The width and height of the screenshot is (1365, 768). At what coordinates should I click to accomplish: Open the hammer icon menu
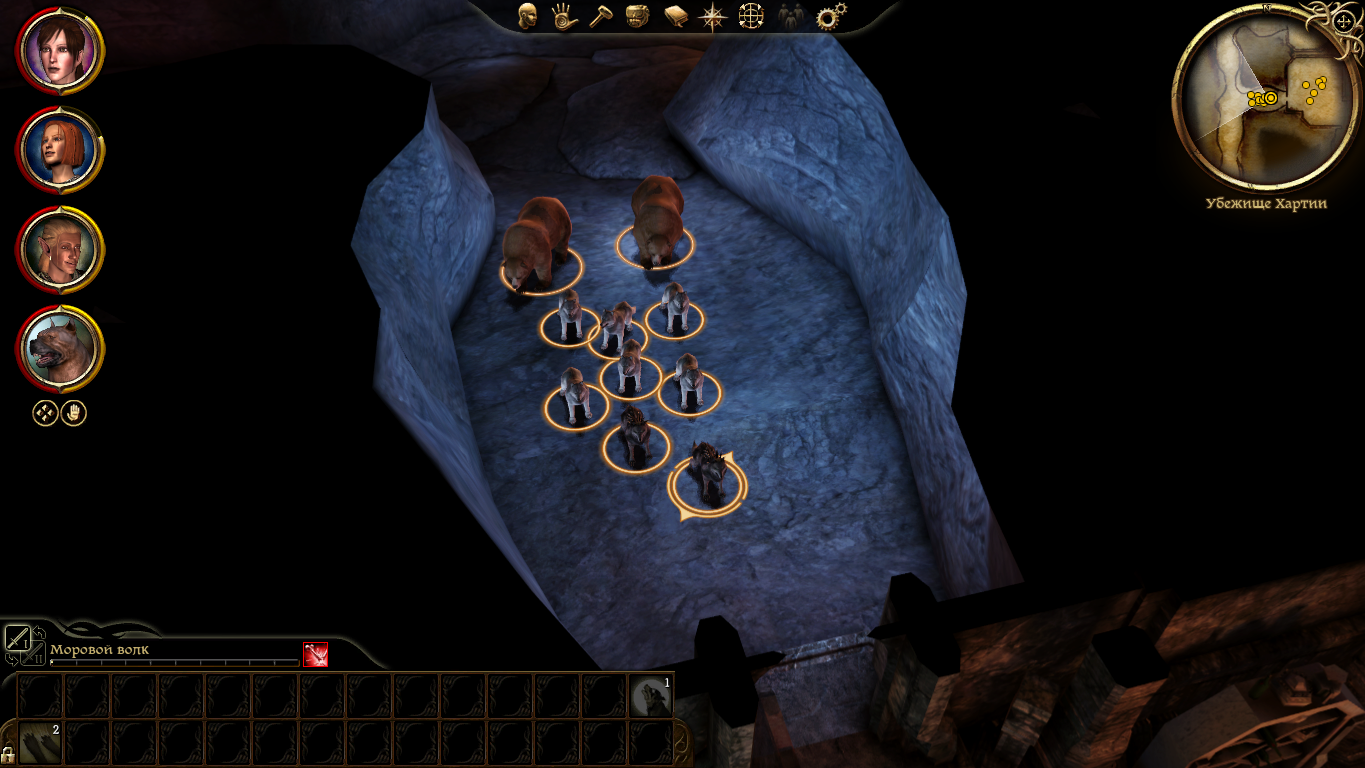[x=601, y=16]
